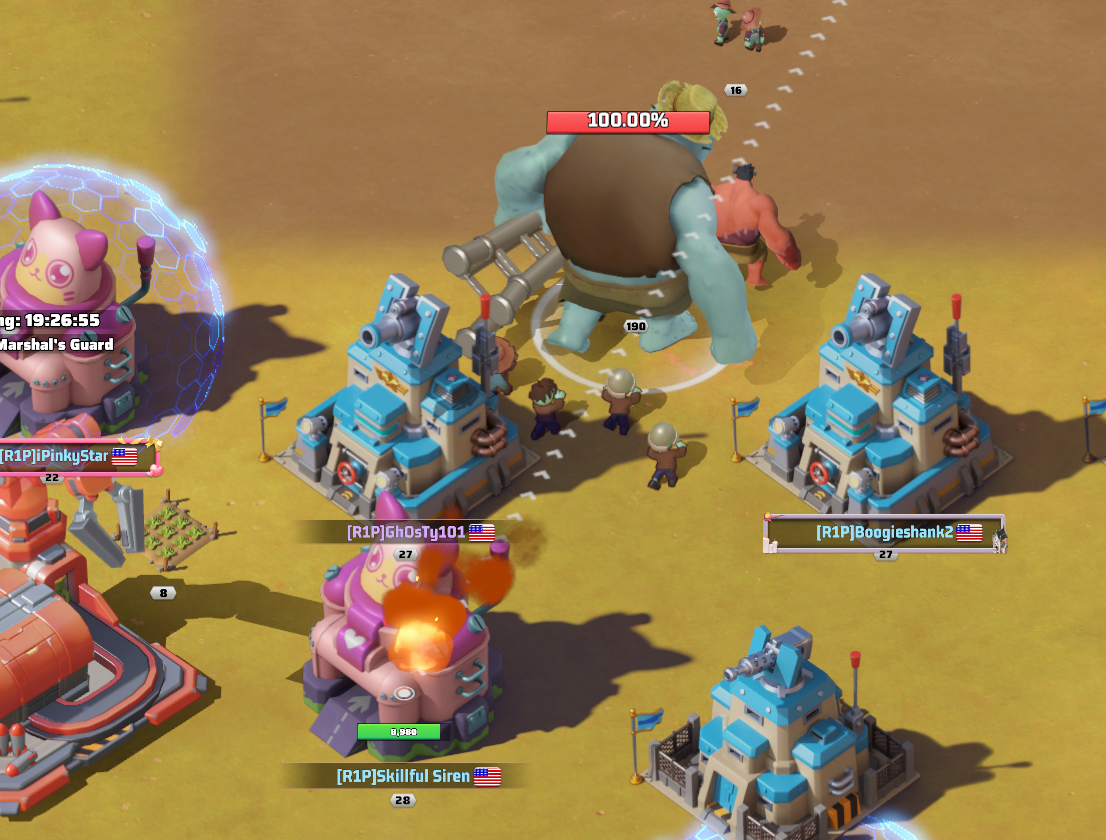Select the [R1P]Skillful Siren name plate
Image resolution: width=1106 pixels, height=840 pixels.
404,776
